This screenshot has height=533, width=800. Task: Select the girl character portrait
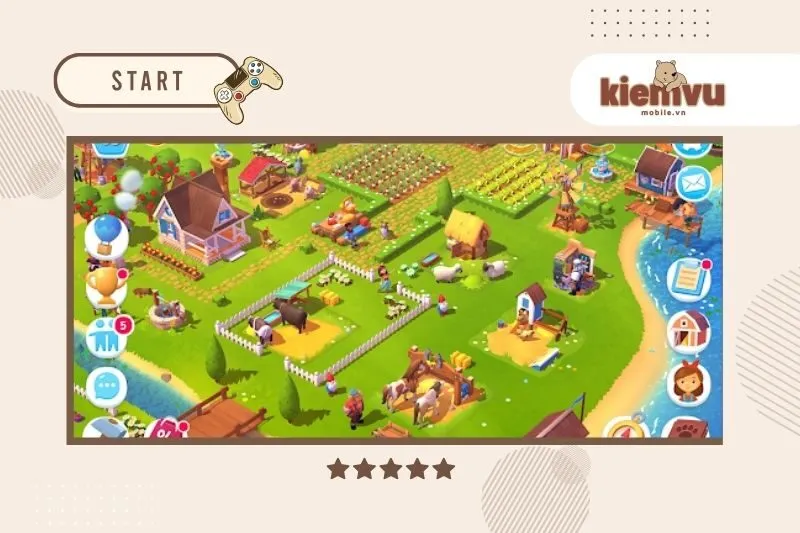point(688,383)
